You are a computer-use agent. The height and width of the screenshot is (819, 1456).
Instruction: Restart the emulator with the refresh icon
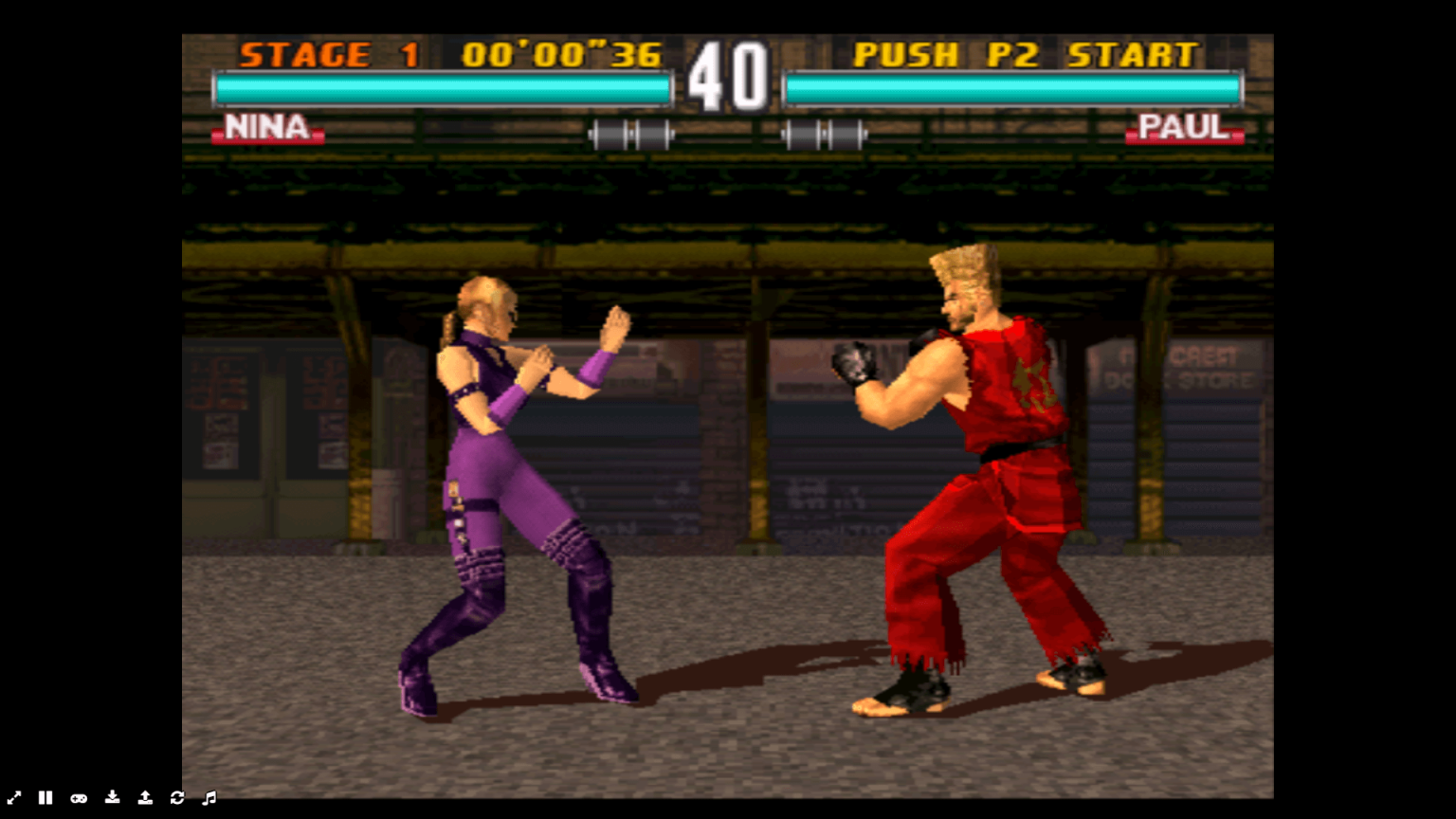[177, 798]
